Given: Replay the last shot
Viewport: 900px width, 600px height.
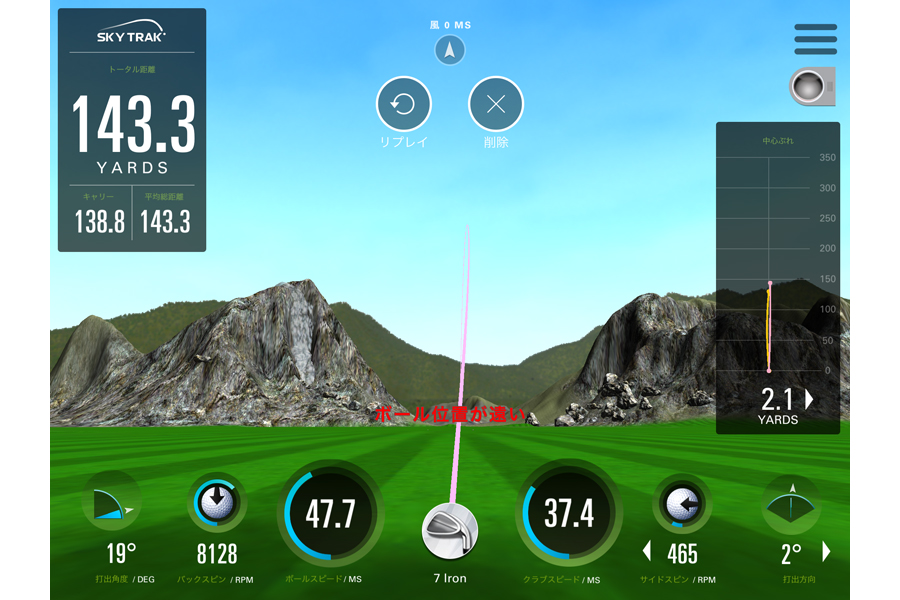Looking at the screenshot, I should pos(403,104).
